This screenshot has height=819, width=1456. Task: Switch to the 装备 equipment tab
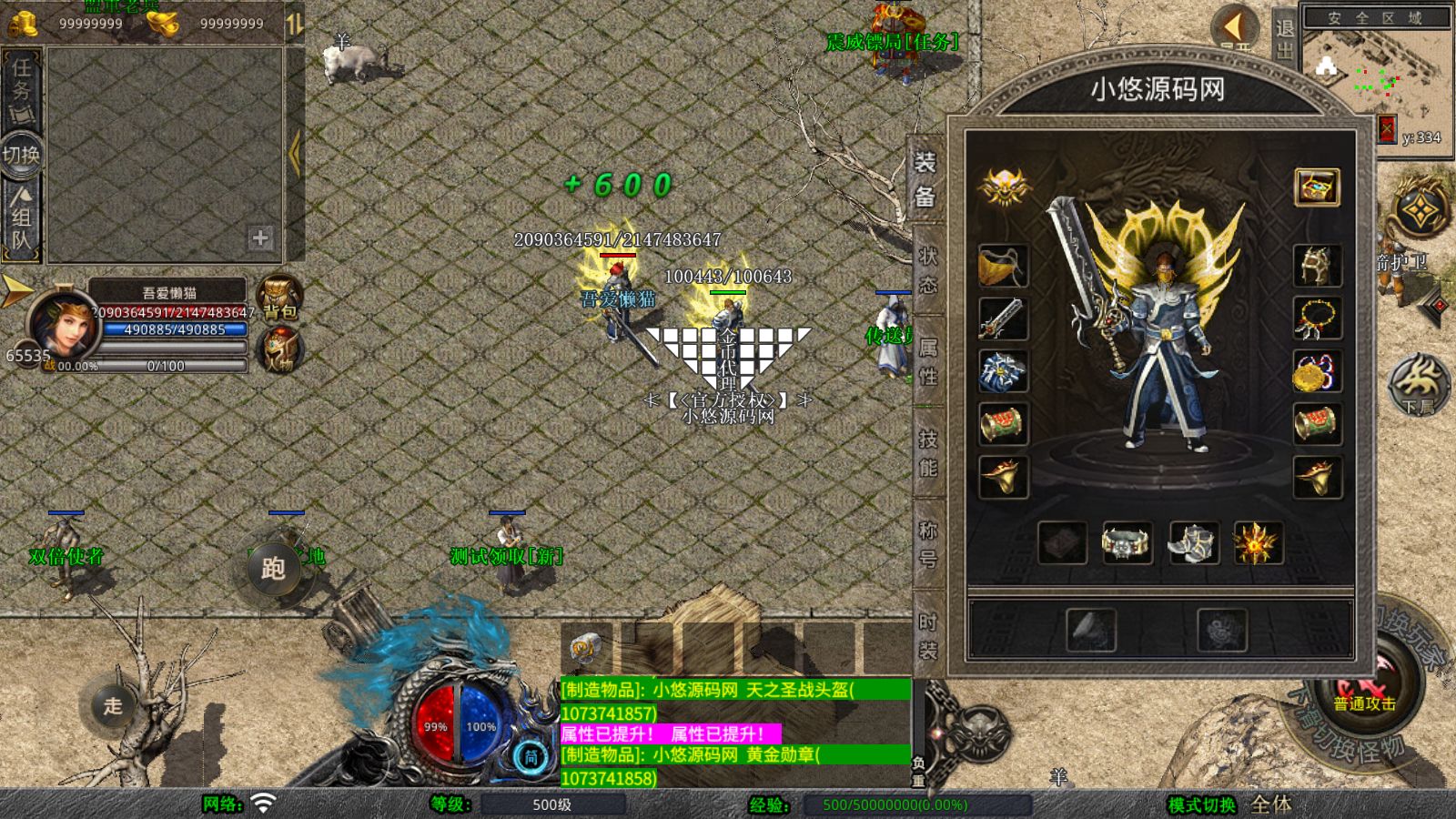pos(925,179)
